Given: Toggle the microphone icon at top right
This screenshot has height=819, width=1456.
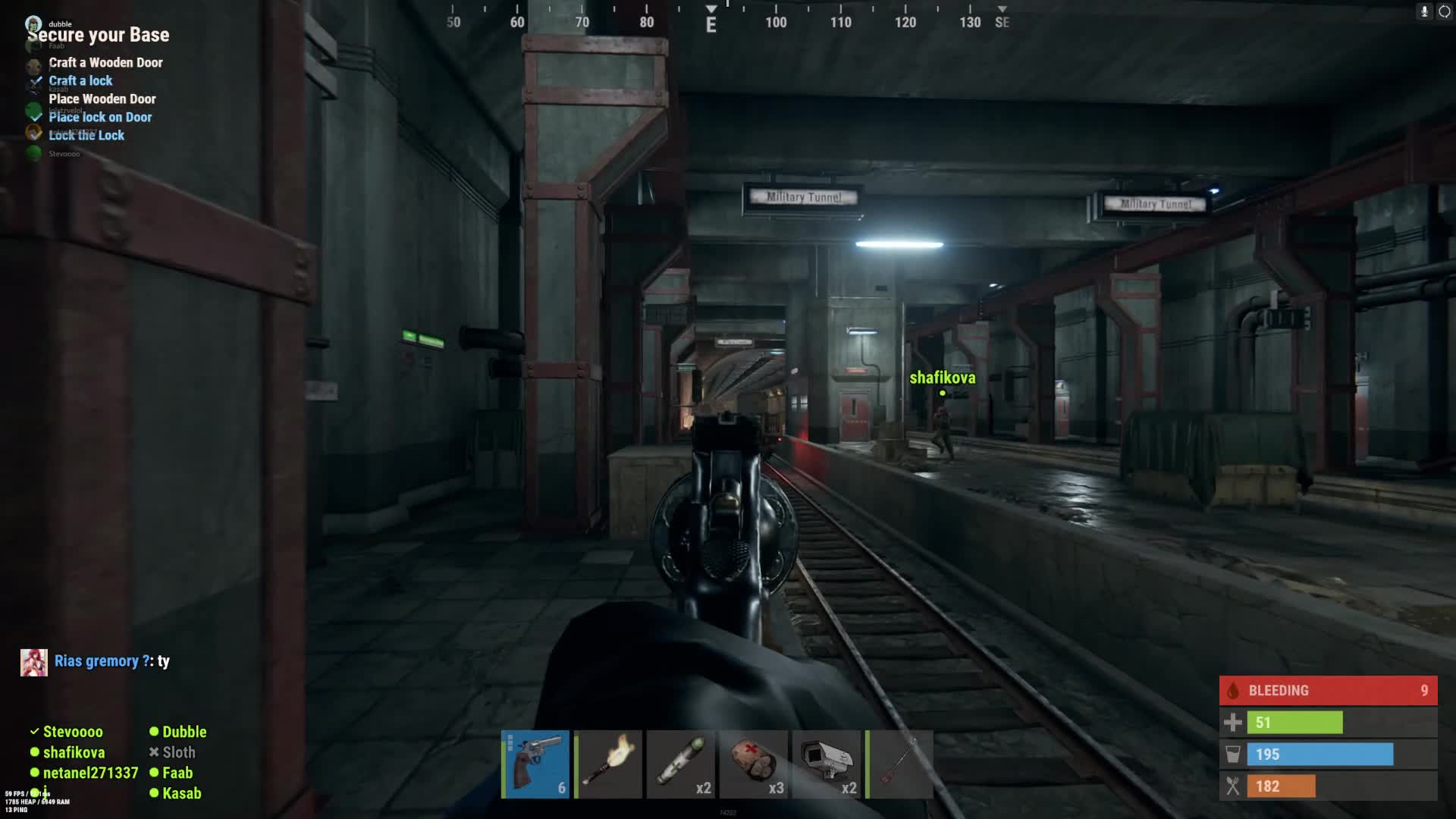Looking at the screenshot, I should 1424,11.
